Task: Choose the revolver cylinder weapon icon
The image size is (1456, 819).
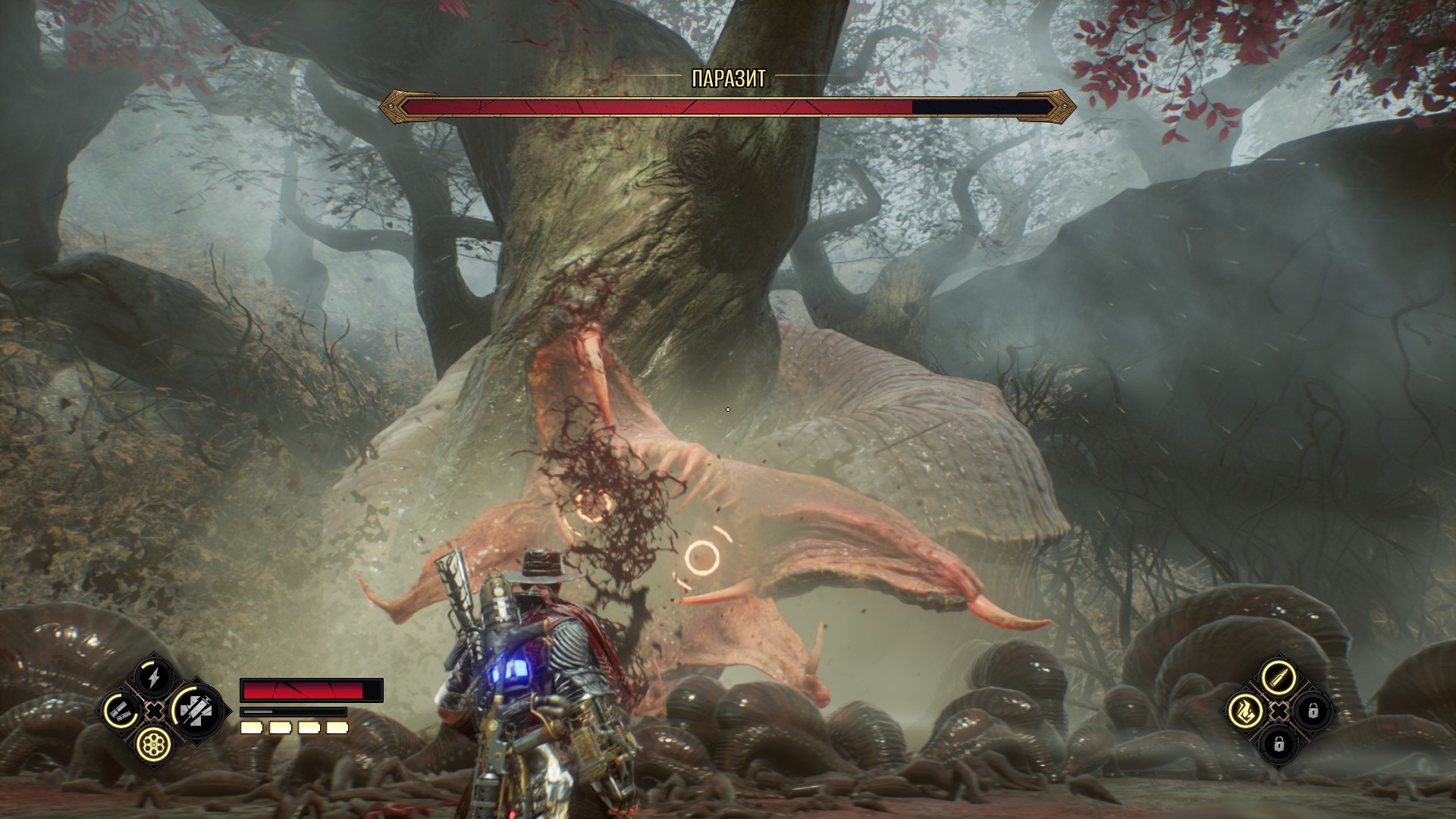Action: 153,744
